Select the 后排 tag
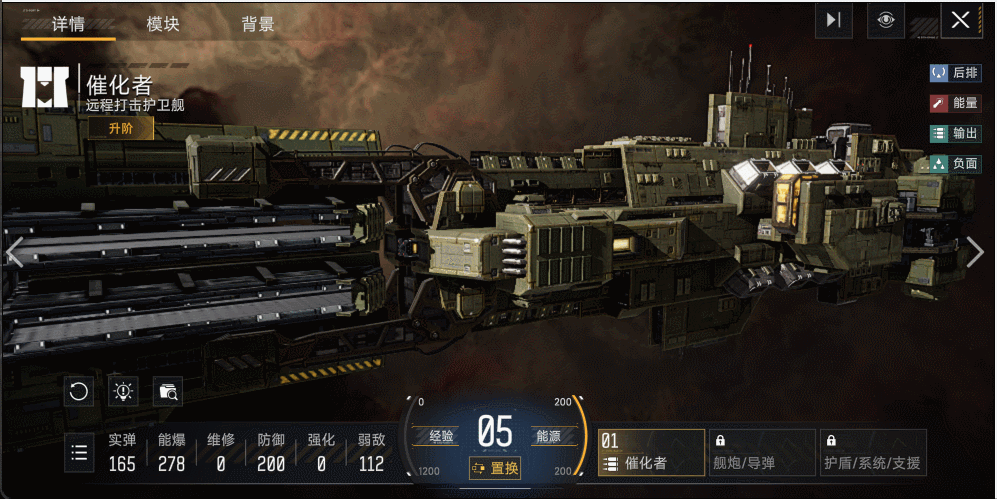Viewport: 997px width, 499px height. click(x=955, y=73)
